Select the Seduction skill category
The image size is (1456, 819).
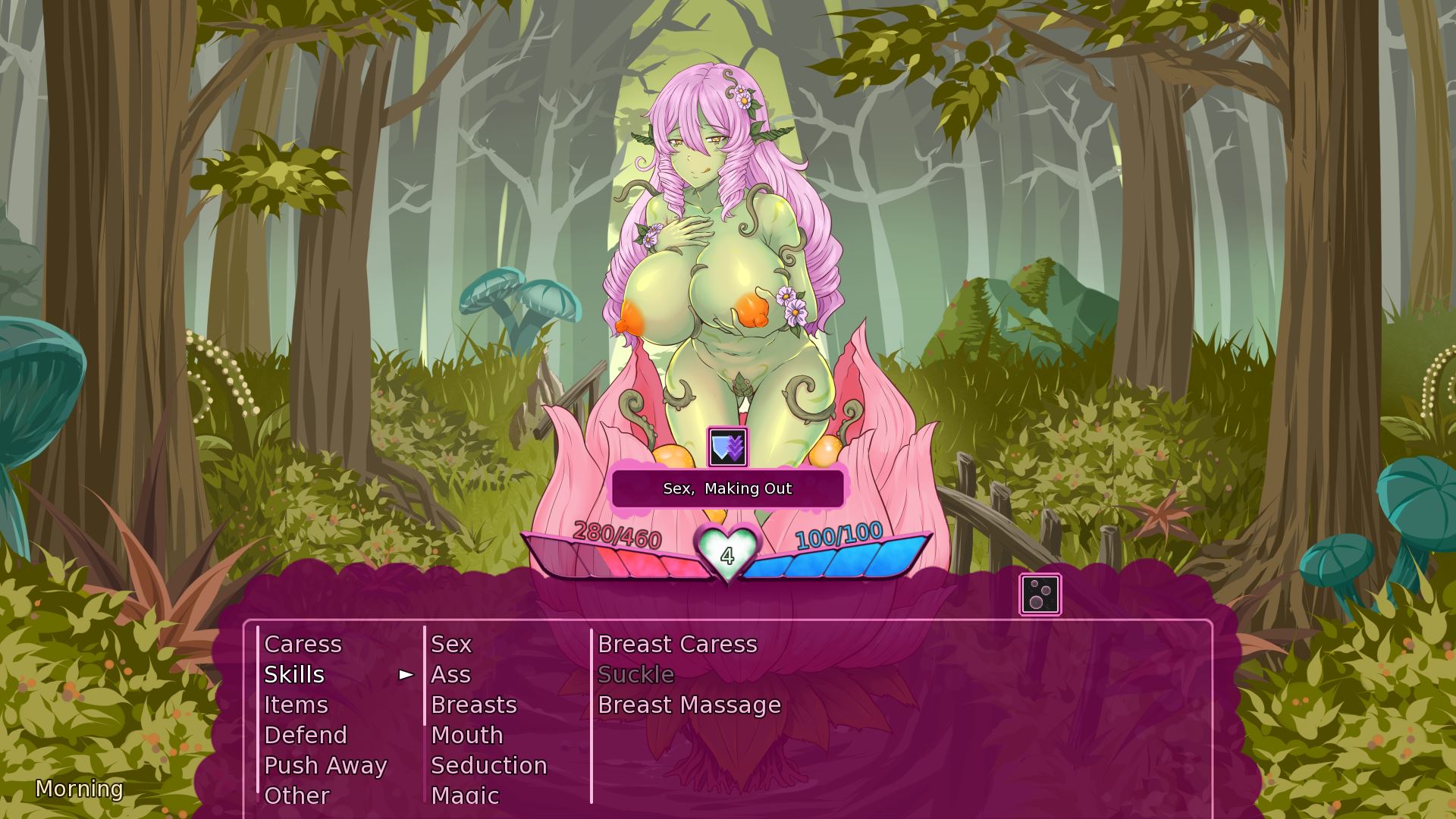[488, 765]
